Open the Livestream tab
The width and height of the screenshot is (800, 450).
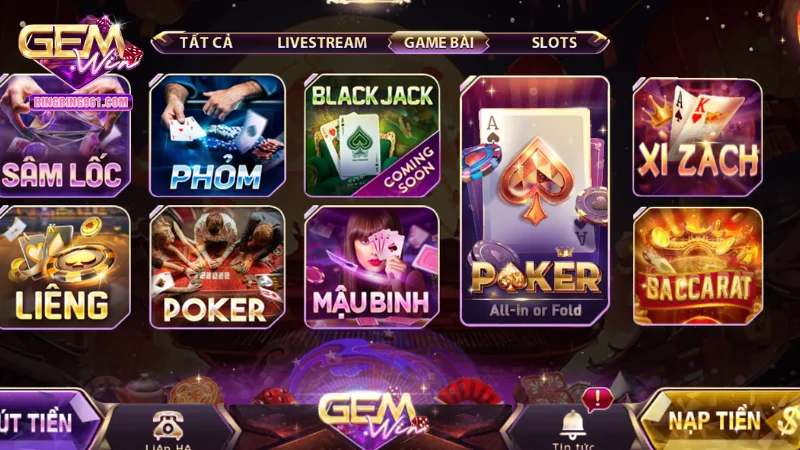pos(321,42)
